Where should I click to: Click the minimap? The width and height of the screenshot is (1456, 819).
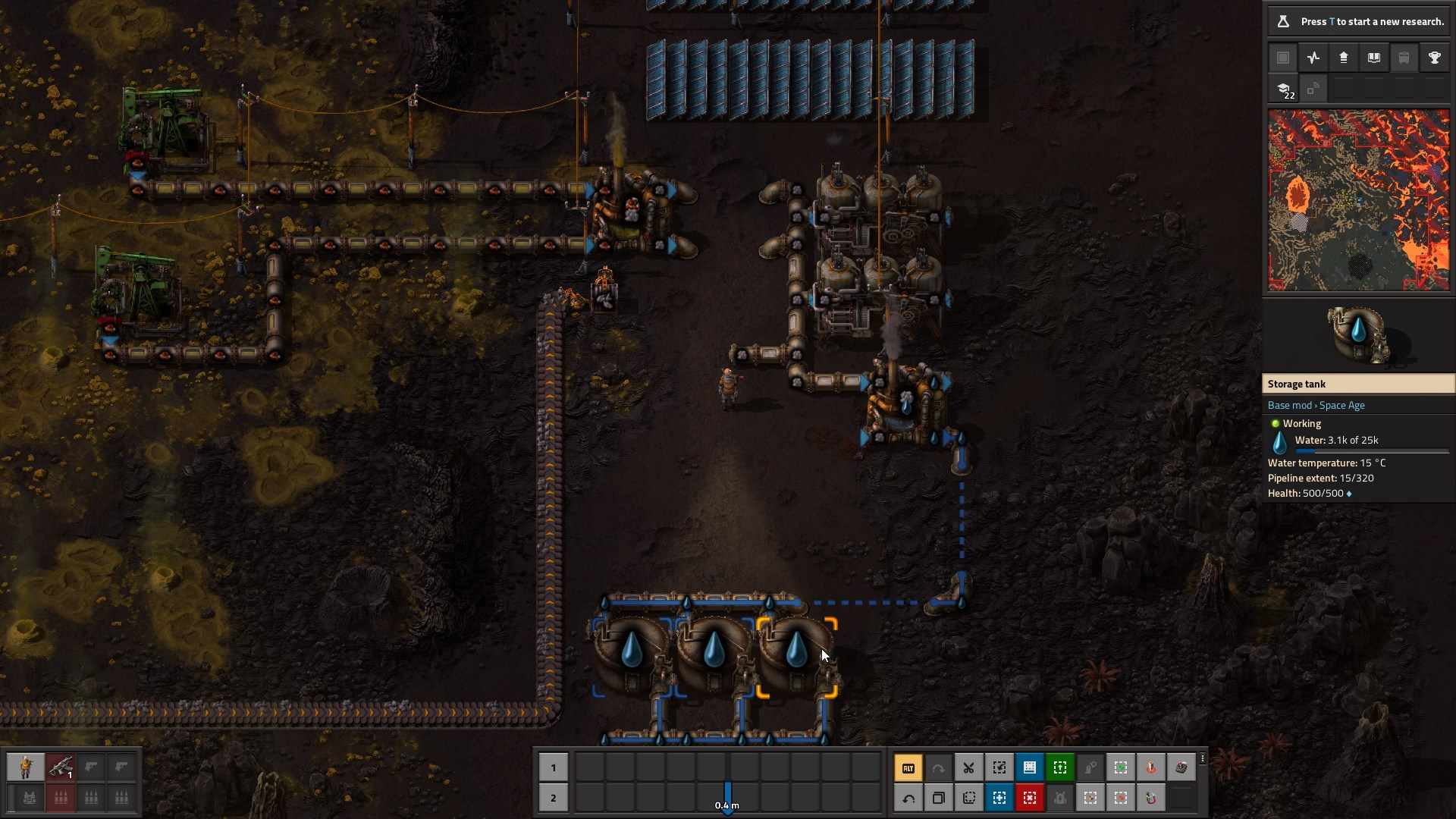tap(1358, 200)
